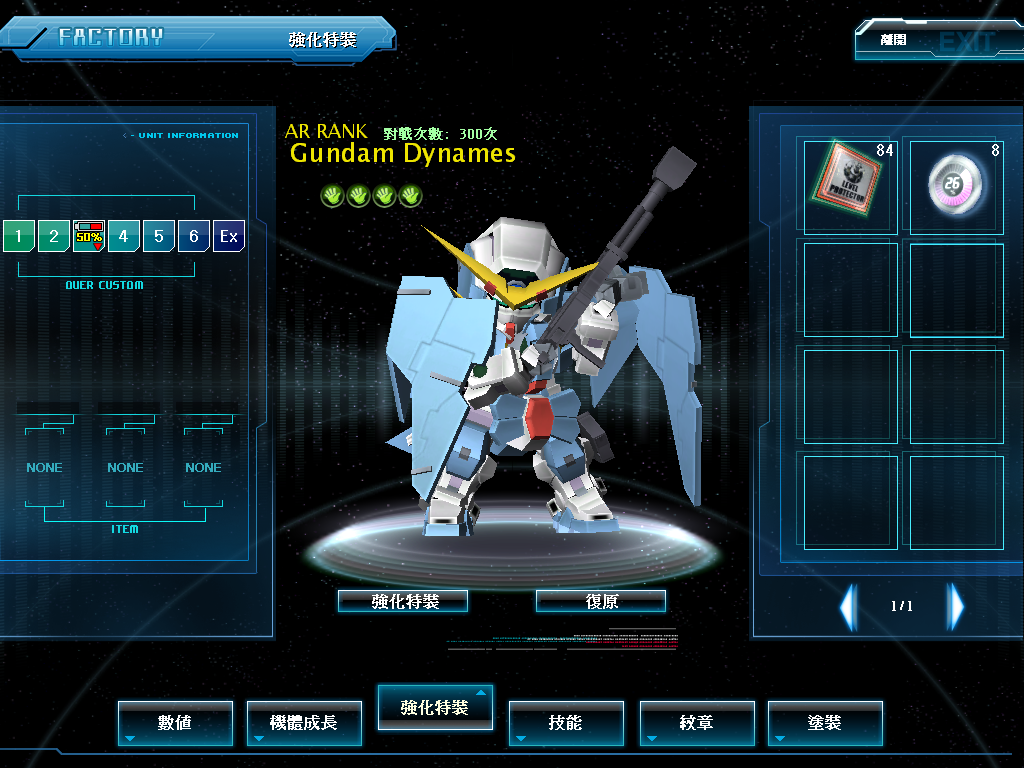Choose the 50% over custom slot
The width and height of the screenshot is (1024, 768).
pos(89,236)
